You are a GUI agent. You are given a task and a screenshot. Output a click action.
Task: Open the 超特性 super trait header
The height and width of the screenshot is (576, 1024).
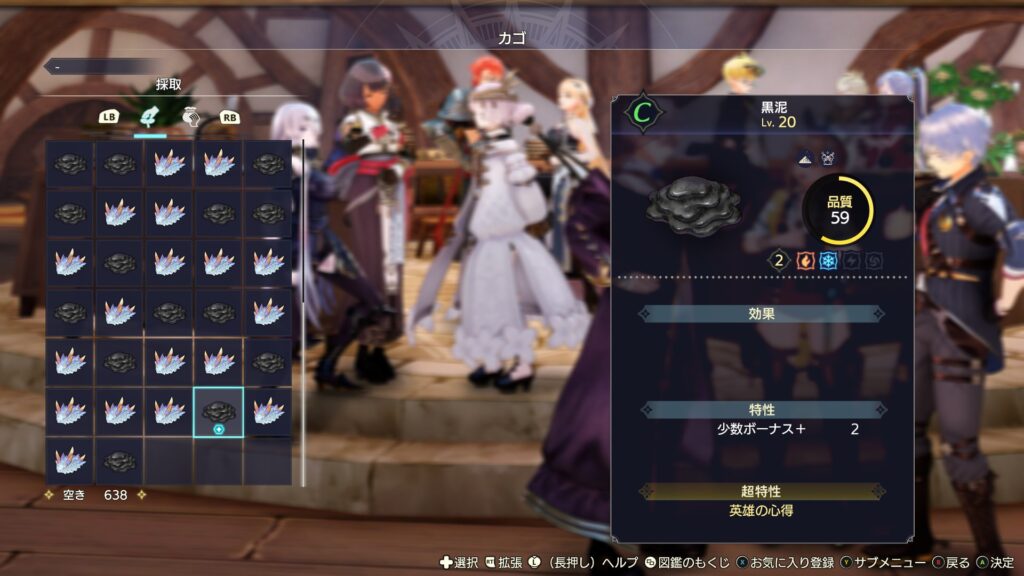click(762, 491)
